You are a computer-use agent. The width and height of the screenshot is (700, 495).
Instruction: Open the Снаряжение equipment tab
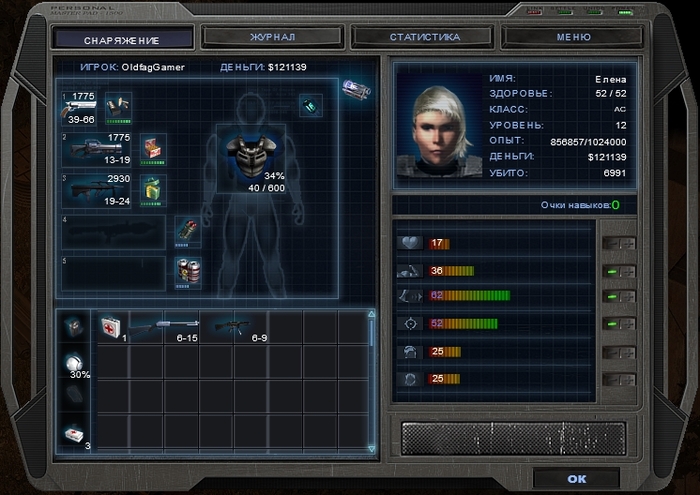click(x=122, y=39)
